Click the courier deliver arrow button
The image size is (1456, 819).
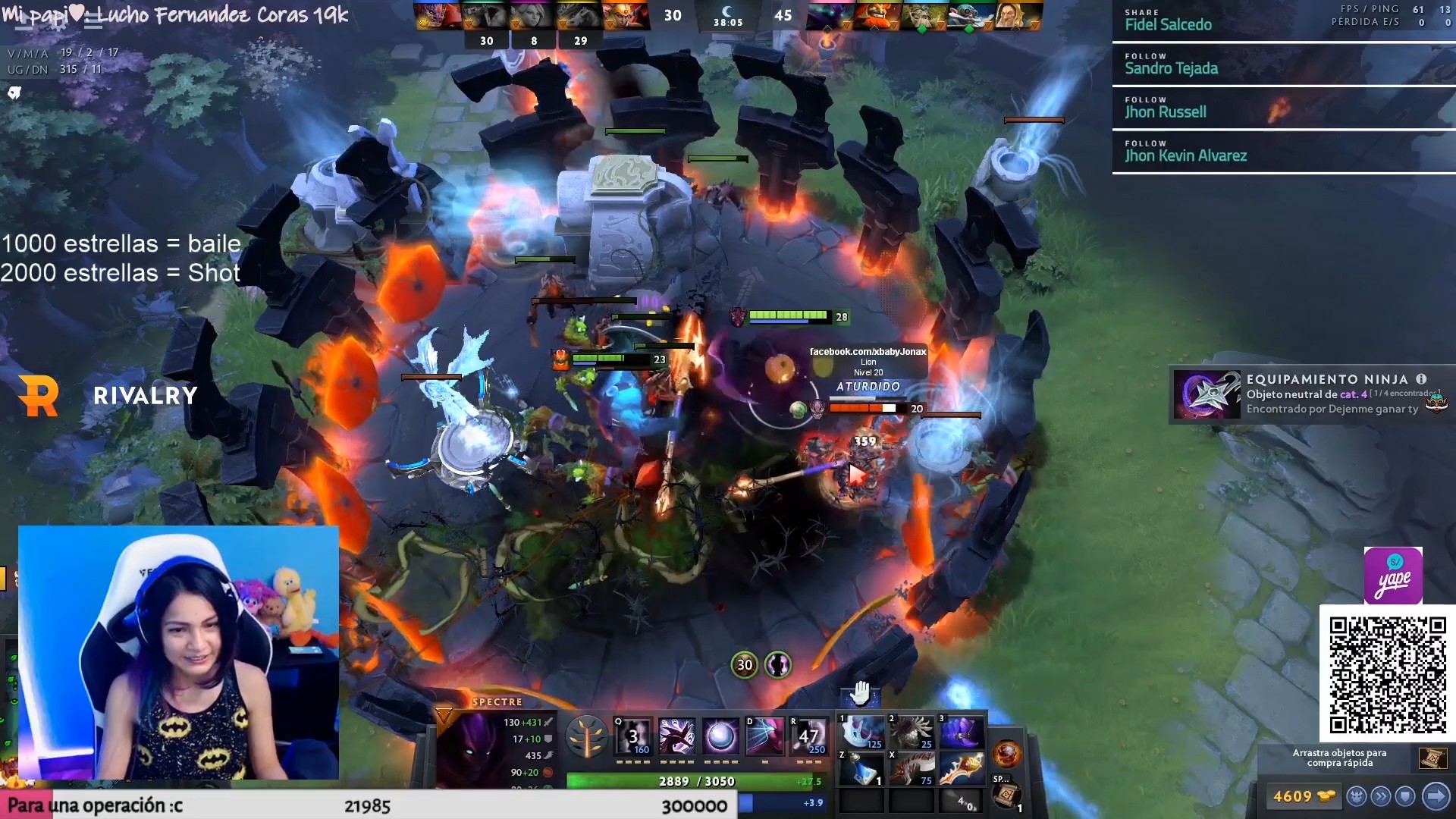1436,796
